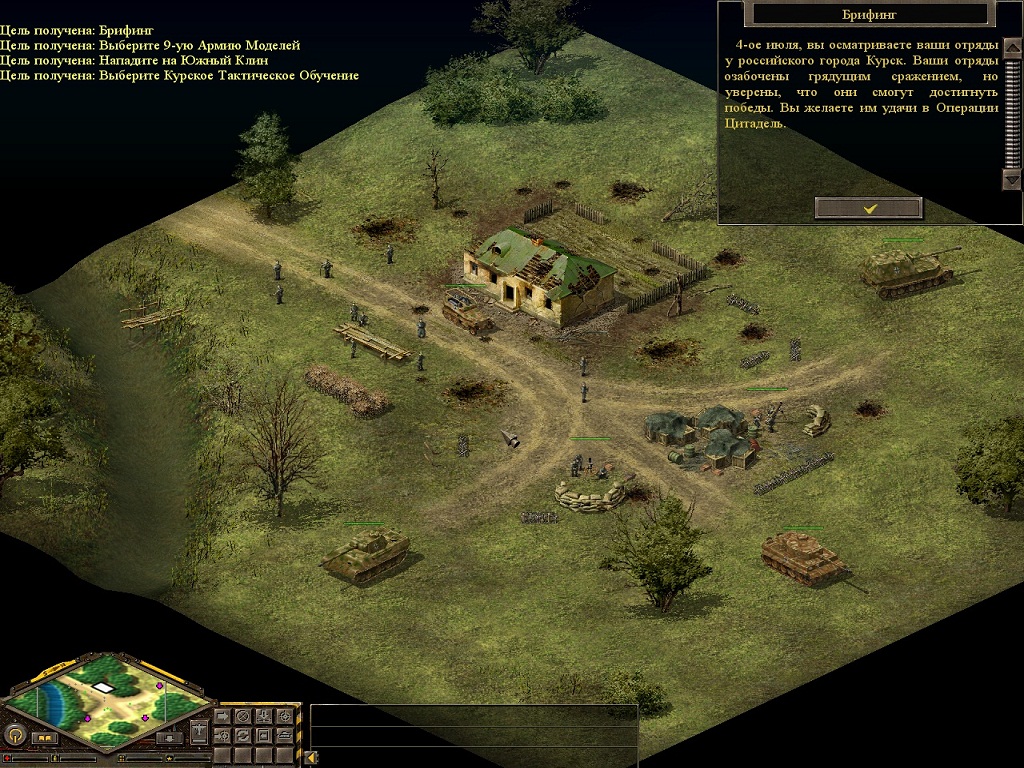Select the down-arrow-over-bar command icon
Image resolution: width=1024 pixels, height=768 pixels.
click(x=263, y=716)
